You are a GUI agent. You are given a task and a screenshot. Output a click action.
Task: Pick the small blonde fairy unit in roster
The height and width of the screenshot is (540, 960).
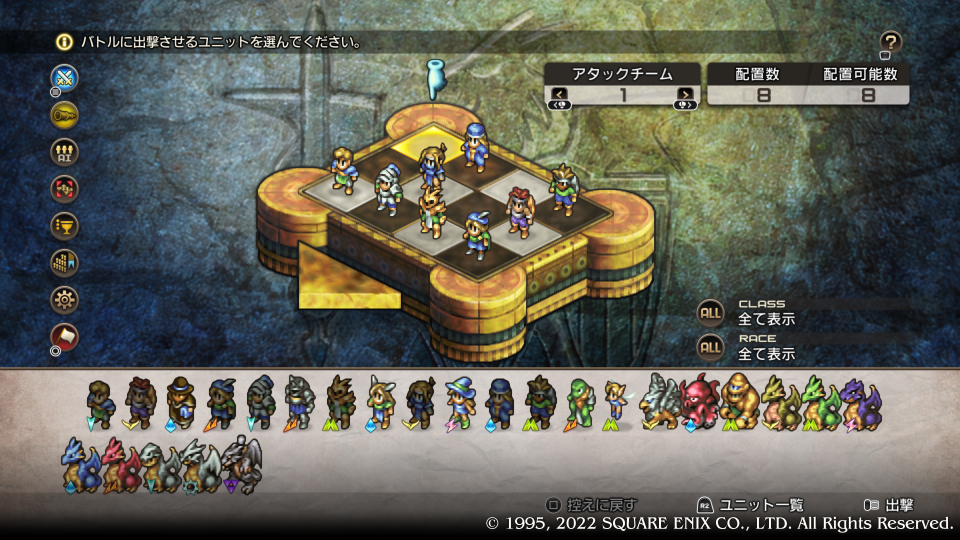point(616,404)
